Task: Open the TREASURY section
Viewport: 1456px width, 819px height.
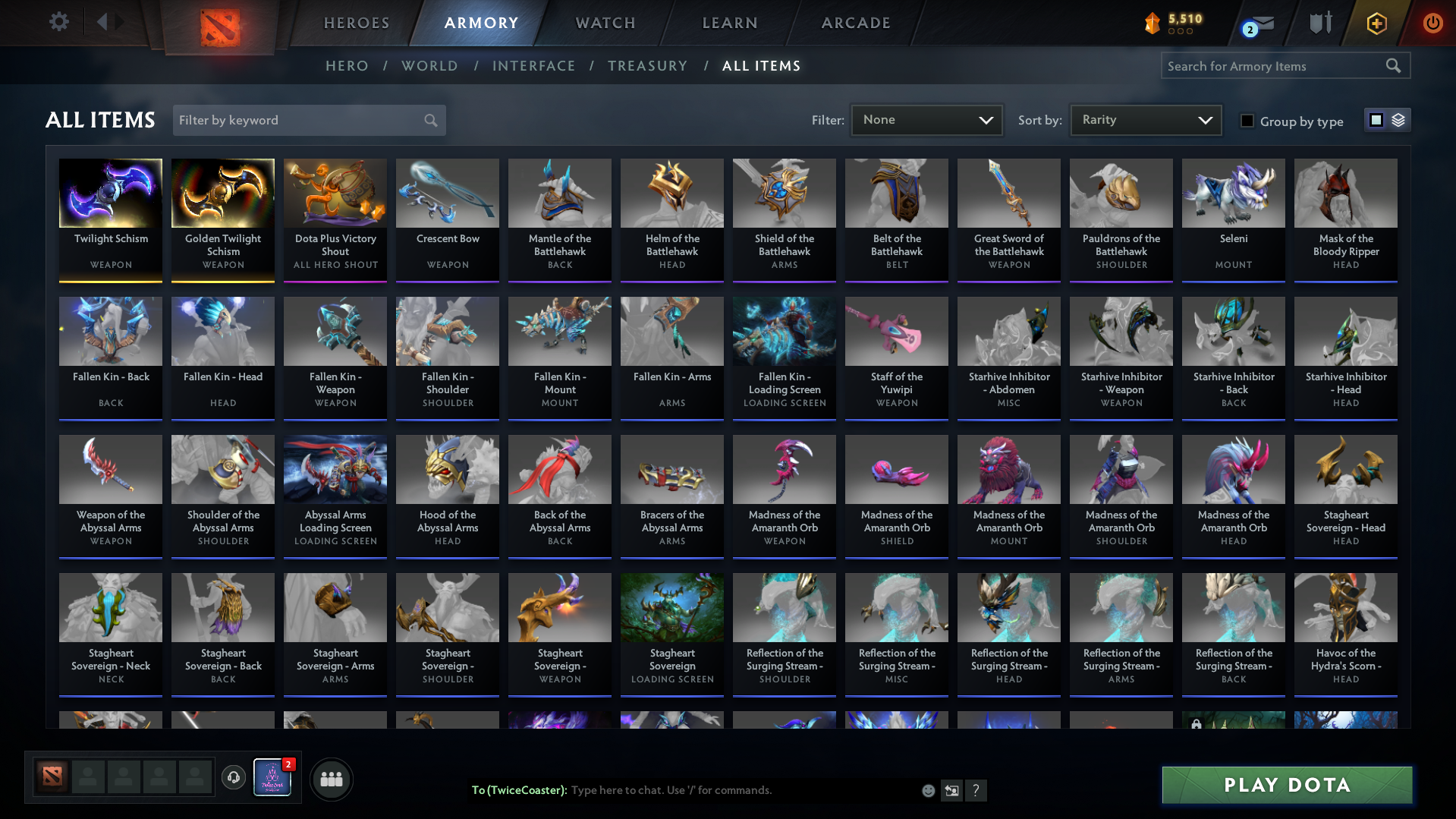Action: (647, 66)
